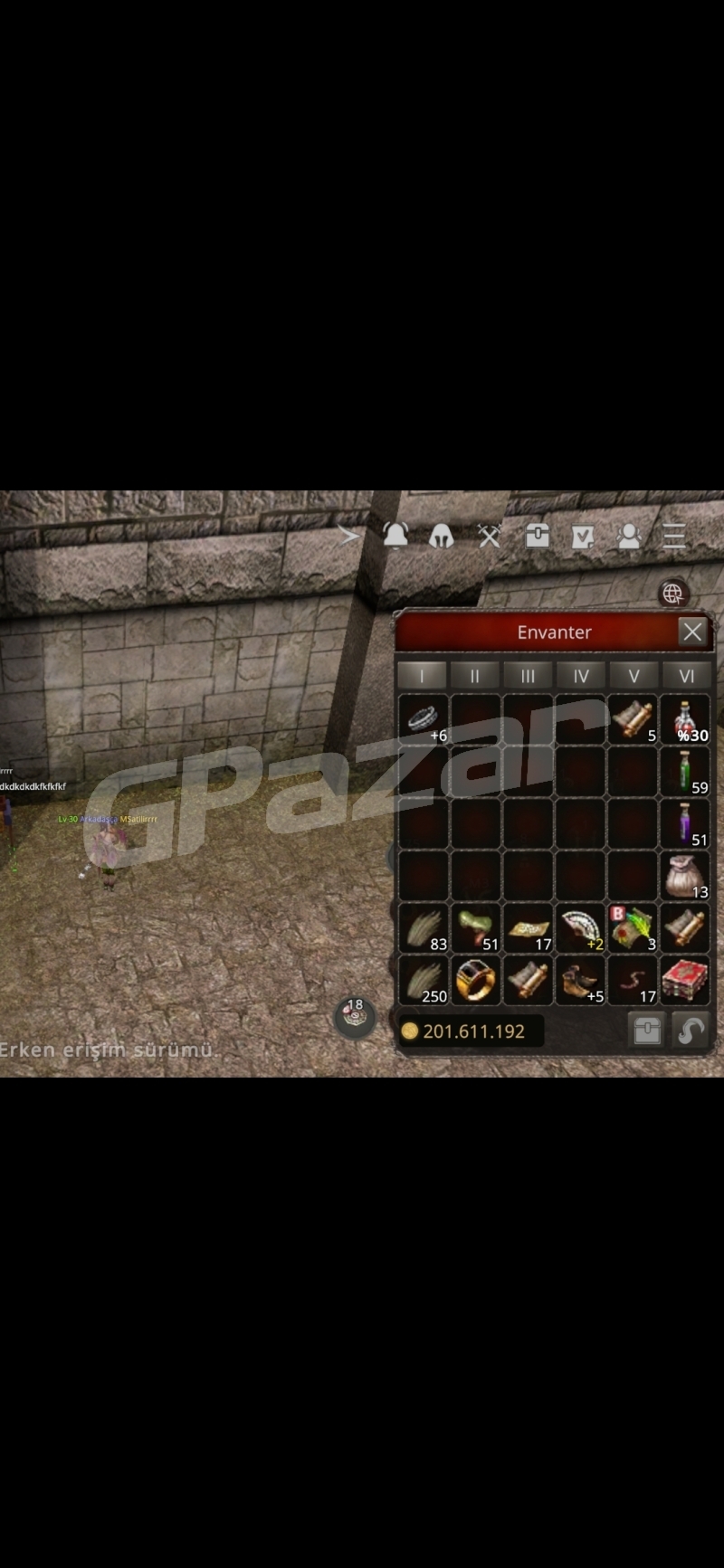Switch to inventory tab II
The width and height of the screenshot is (724, 1568).
pos(474,676)
